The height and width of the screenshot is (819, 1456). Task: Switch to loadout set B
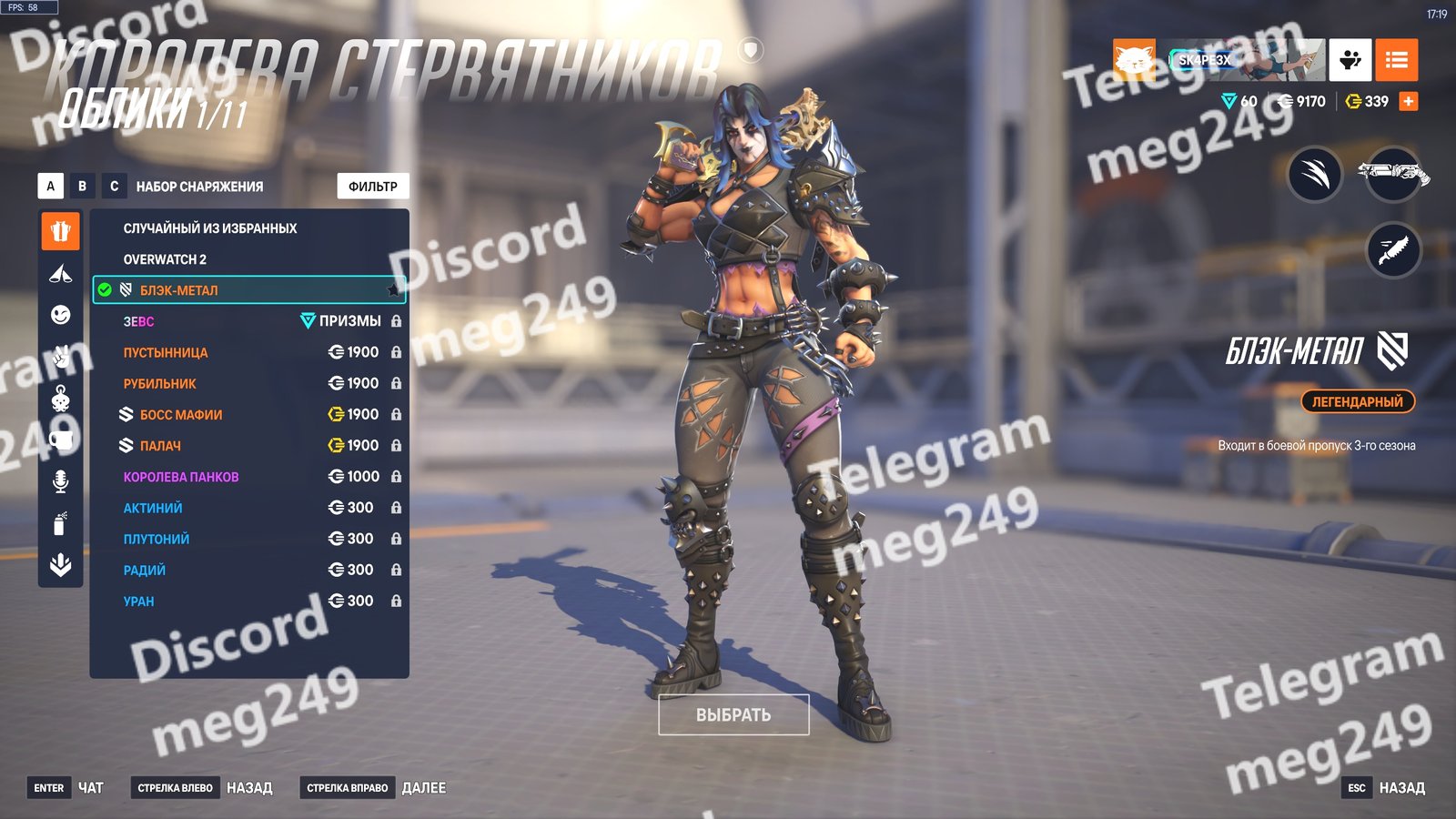coord(82,187)
